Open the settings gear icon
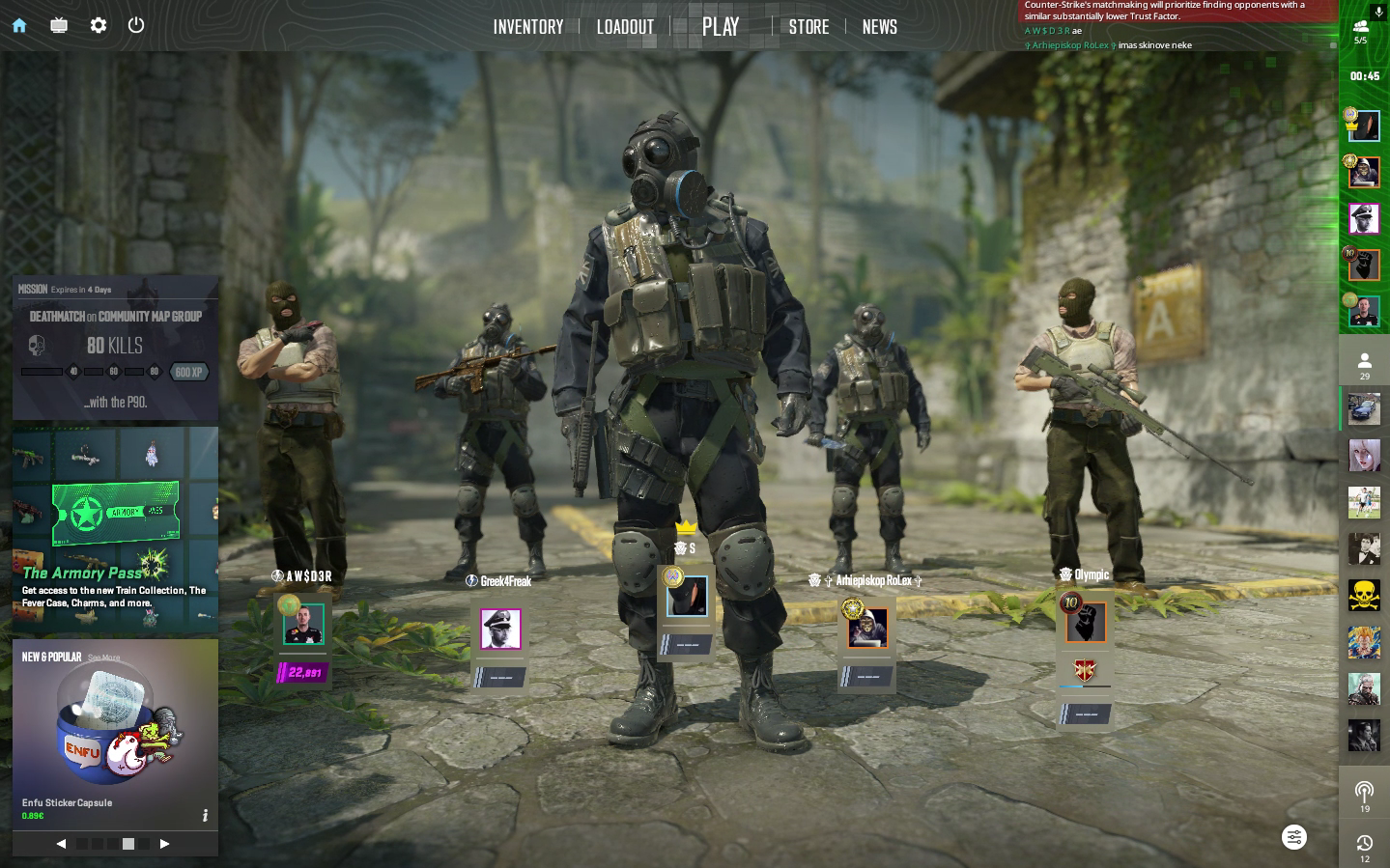The height and width of the screenshot is (868, 1390). pos(99,26)
